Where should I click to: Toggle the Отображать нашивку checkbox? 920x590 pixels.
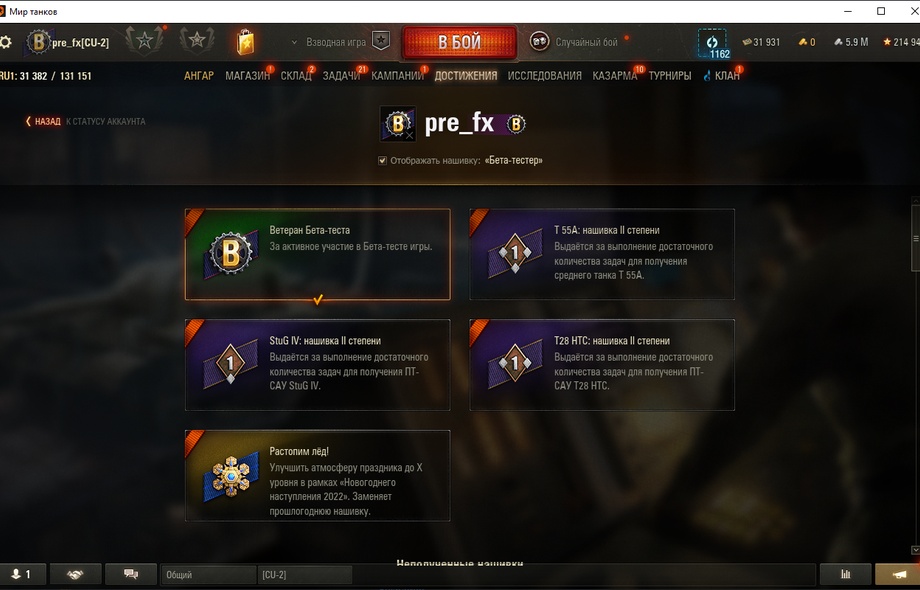[x=383, y=160]
